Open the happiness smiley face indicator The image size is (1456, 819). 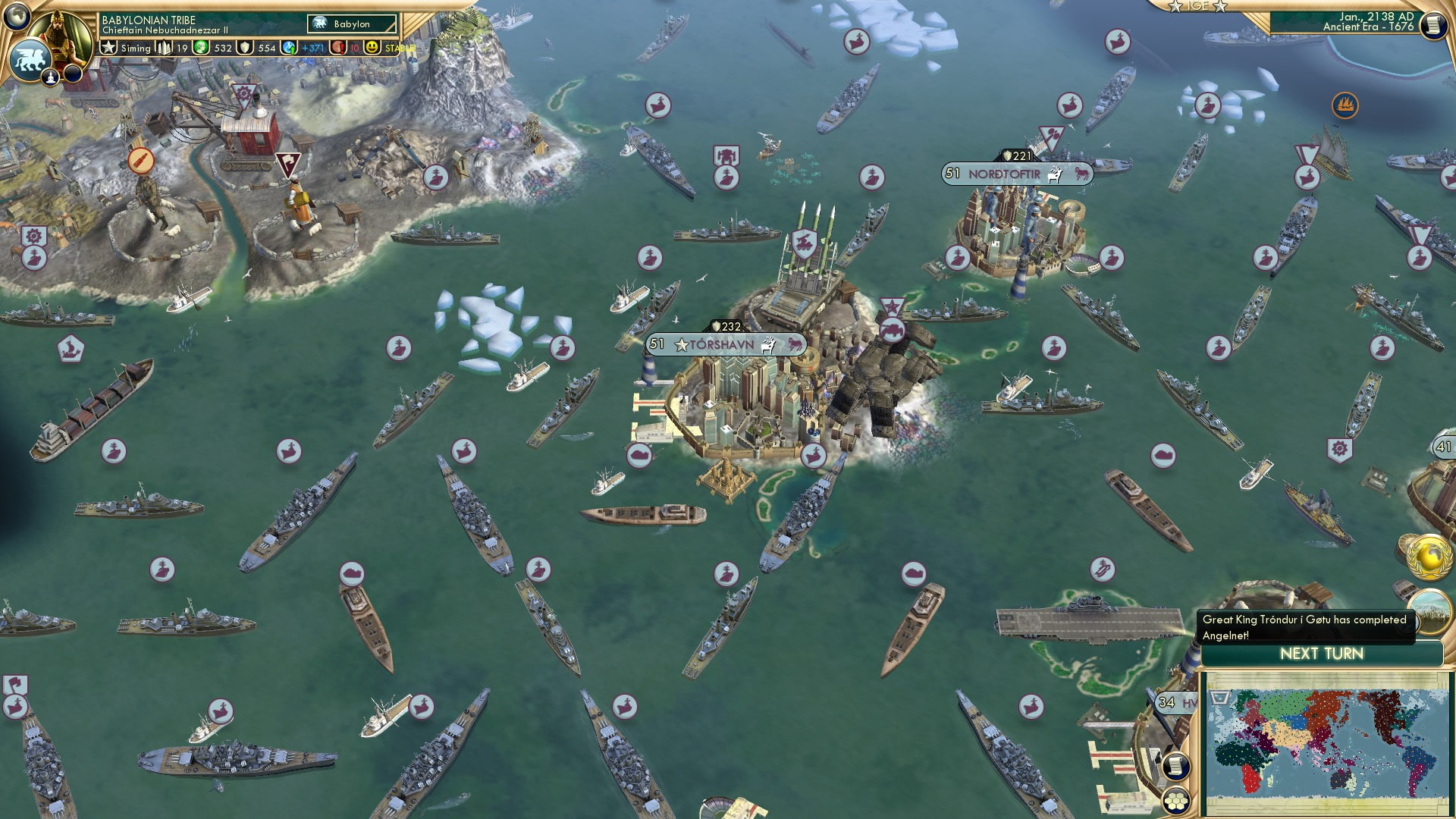pyautogui.click(x=369, y=48)
